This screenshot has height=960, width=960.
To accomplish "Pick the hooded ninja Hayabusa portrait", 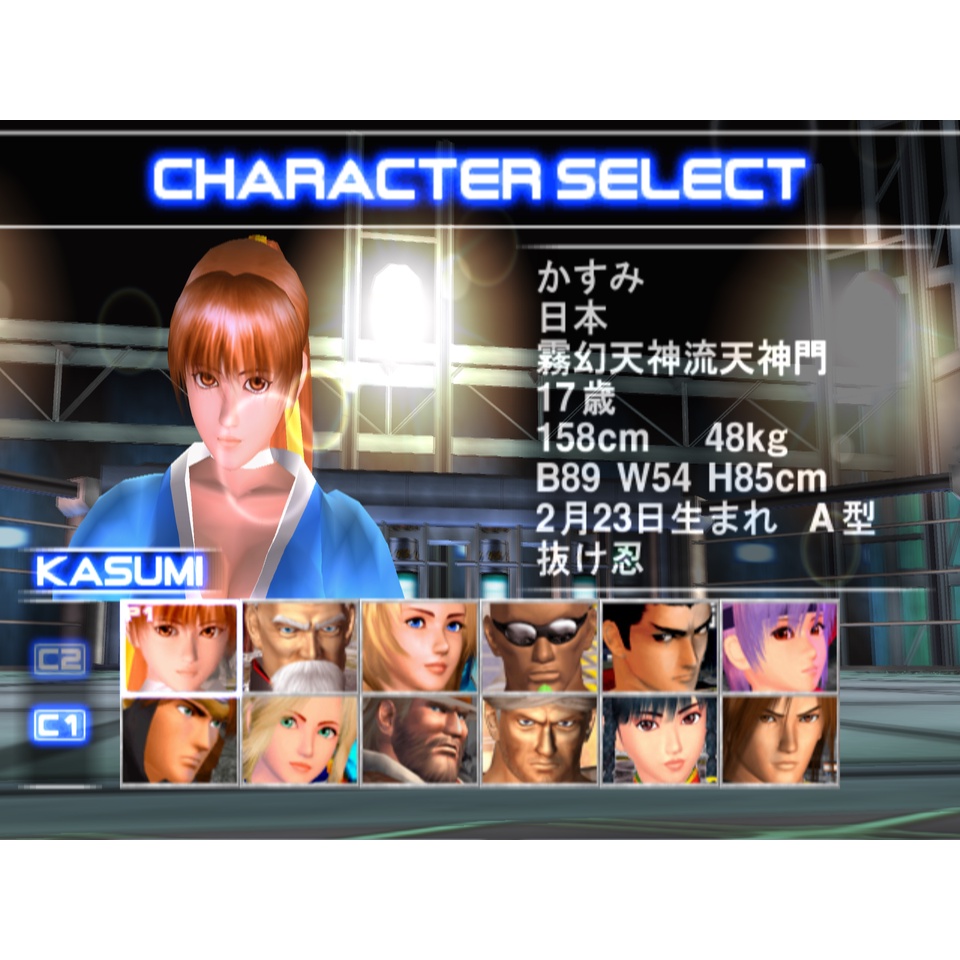I will [x=180, y=740].
